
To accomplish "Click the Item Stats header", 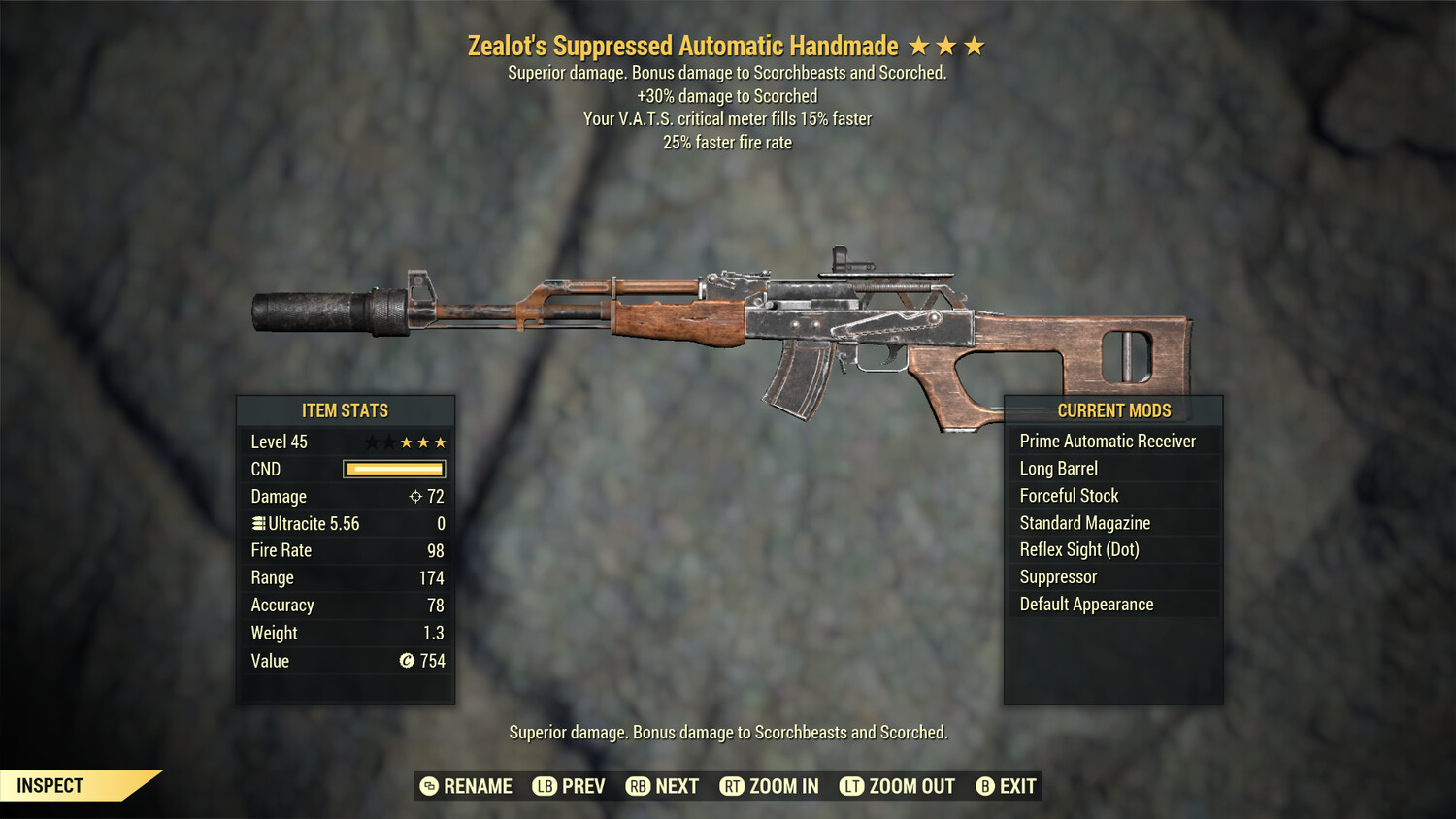I will click(346, 410).
